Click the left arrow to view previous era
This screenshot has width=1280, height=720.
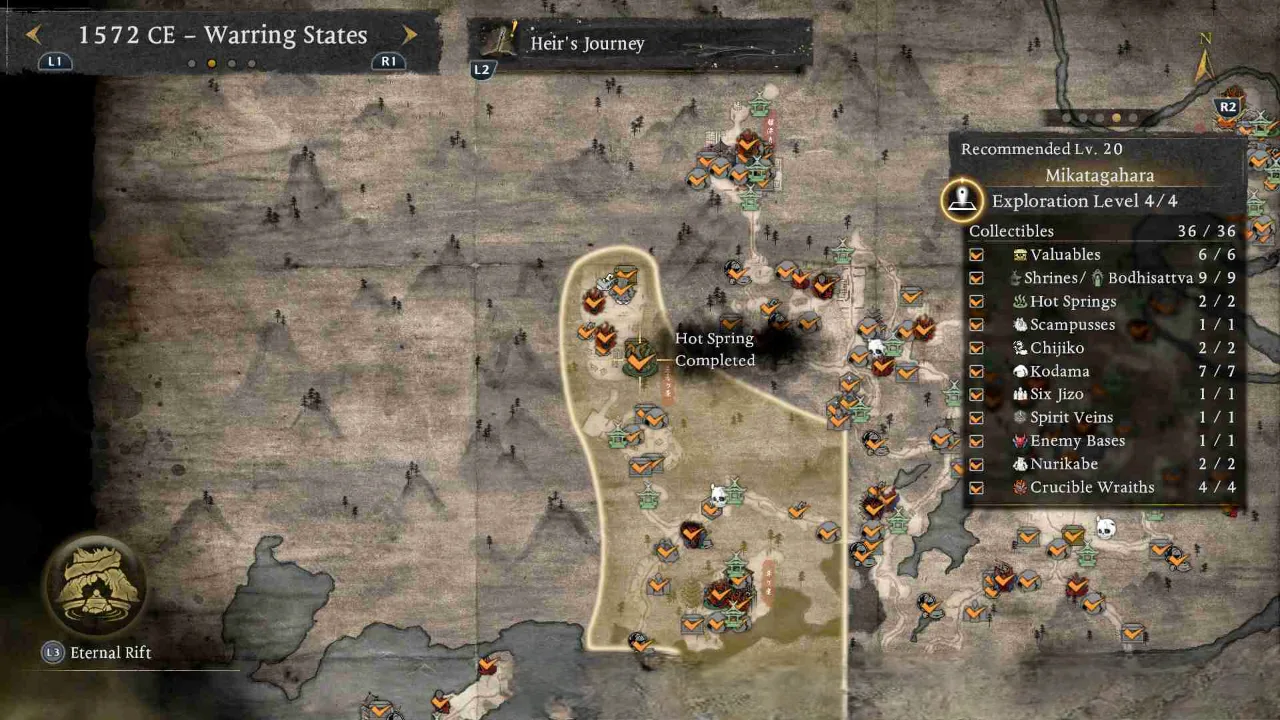pyautogui.click(x=33, y=33)
